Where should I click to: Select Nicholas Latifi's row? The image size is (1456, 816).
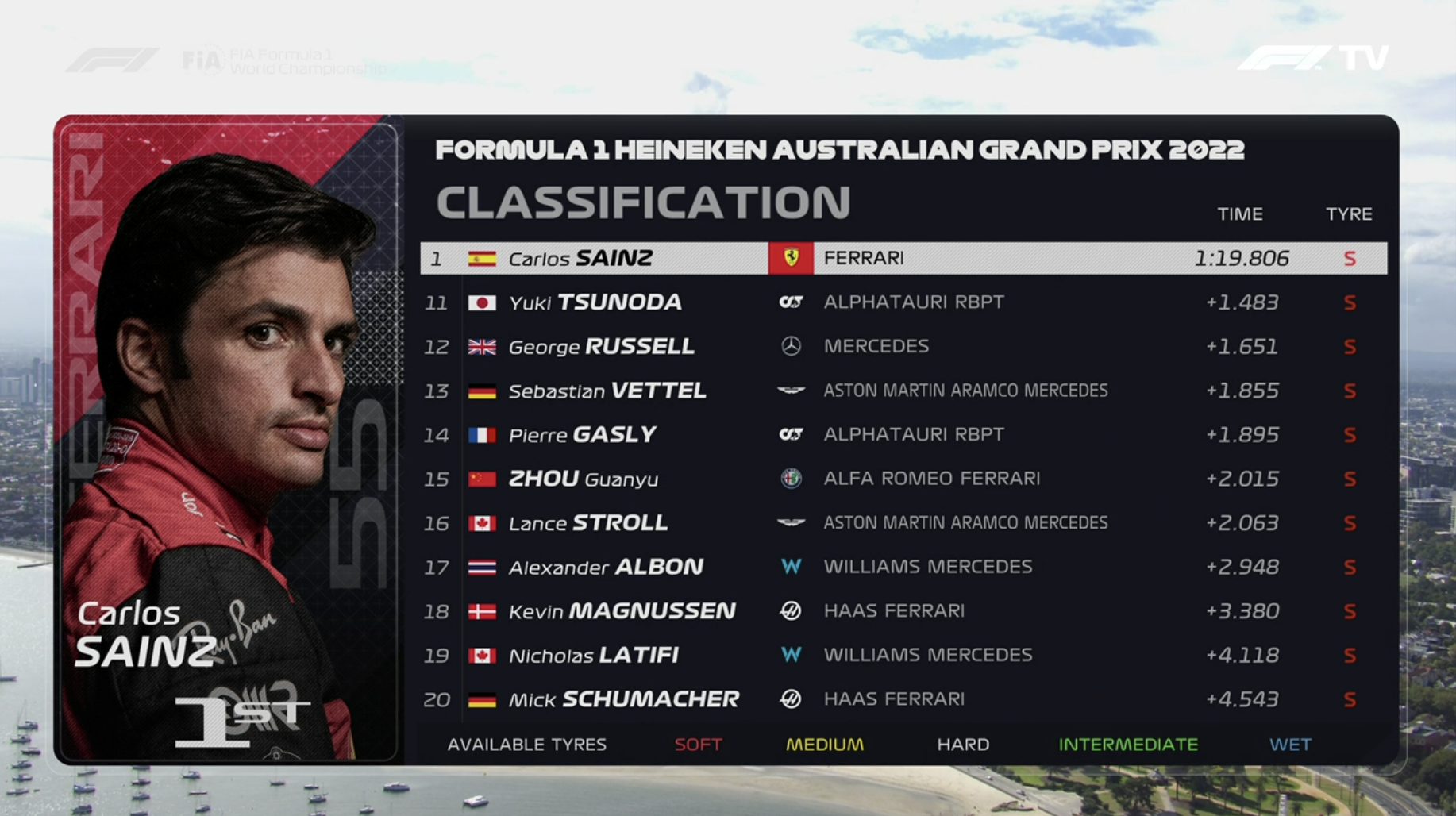point(903,655)
